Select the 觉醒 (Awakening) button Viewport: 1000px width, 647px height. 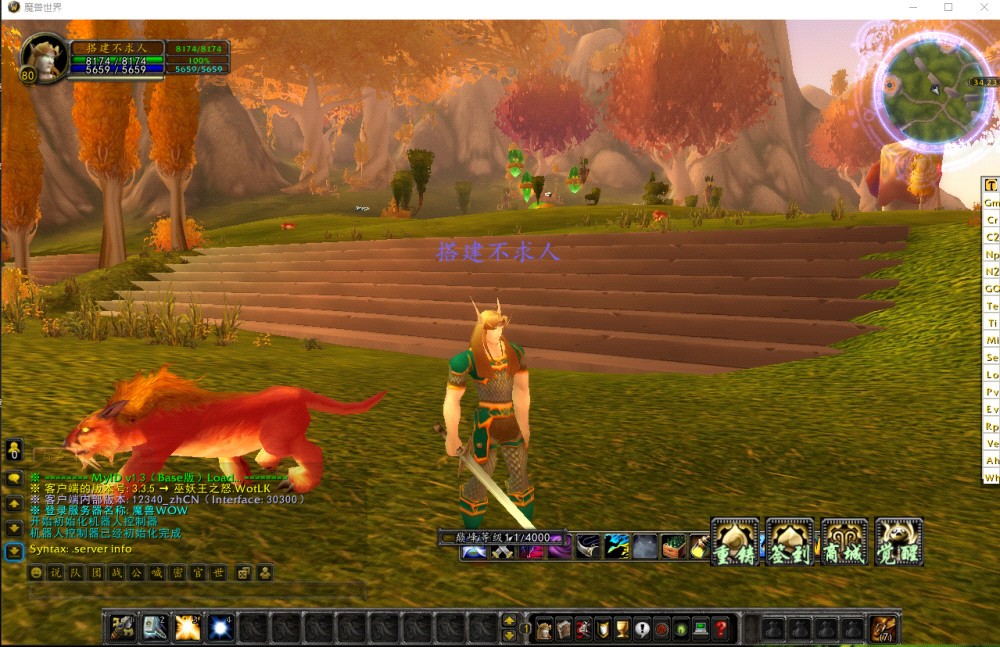[x=897, y=541]
